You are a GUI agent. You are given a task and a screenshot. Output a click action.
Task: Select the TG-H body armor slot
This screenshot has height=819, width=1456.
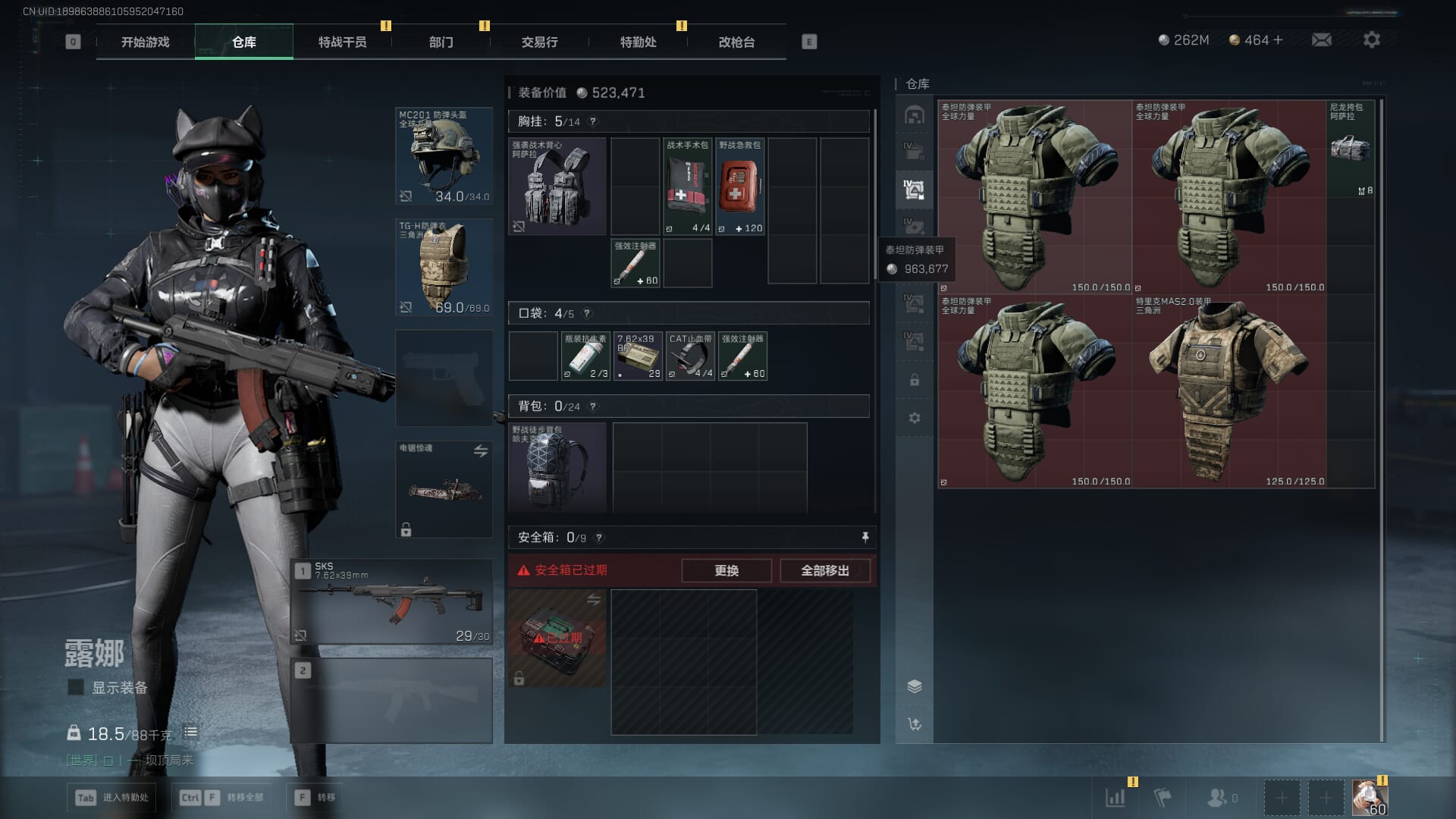point(444,267)
